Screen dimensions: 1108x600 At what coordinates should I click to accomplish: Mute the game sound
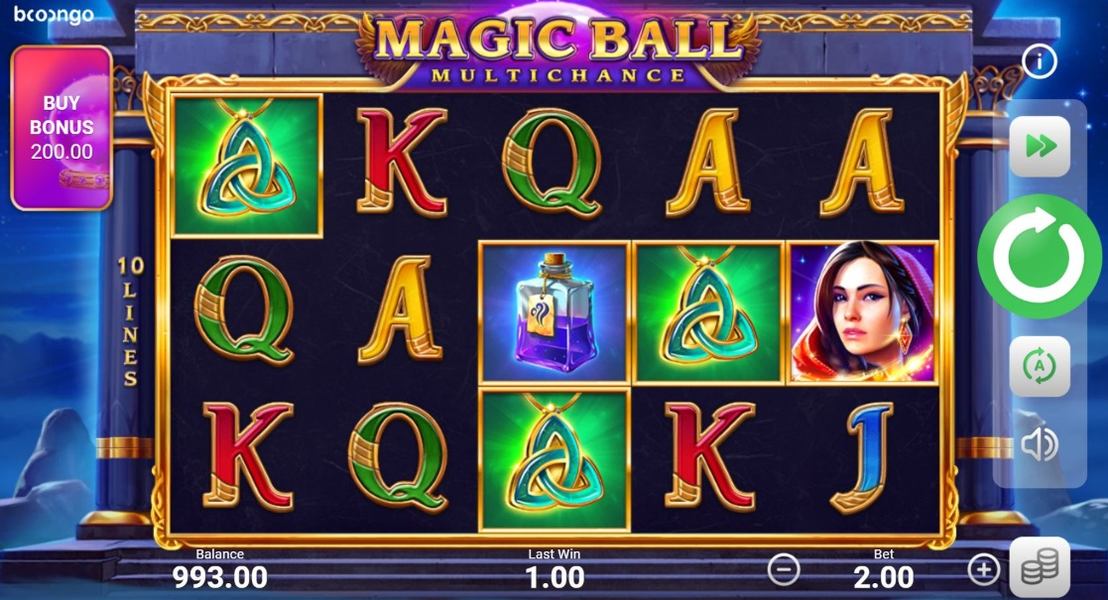pos(1040,444)
